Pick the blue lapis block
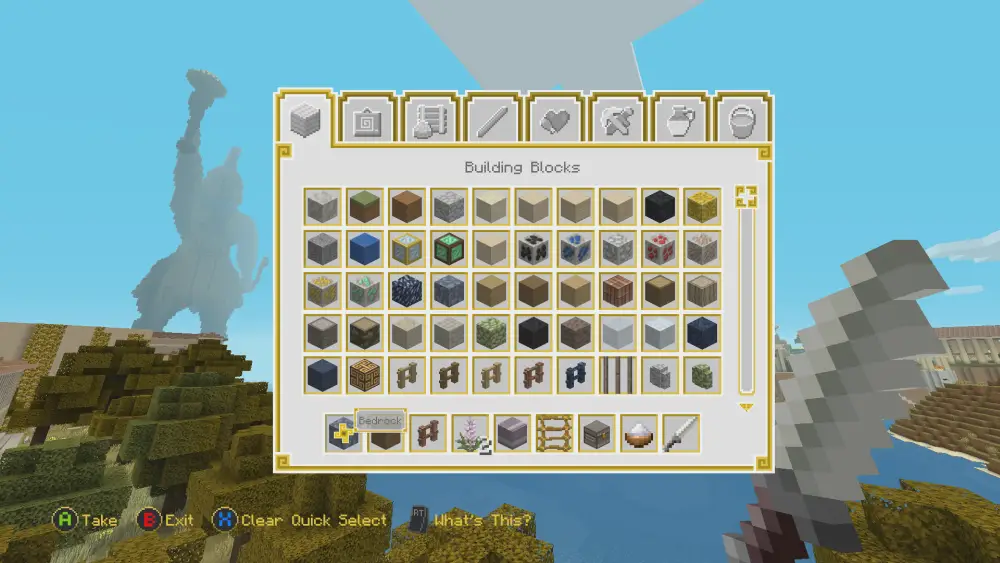1000x563 pixels. (x=365, y=248)
